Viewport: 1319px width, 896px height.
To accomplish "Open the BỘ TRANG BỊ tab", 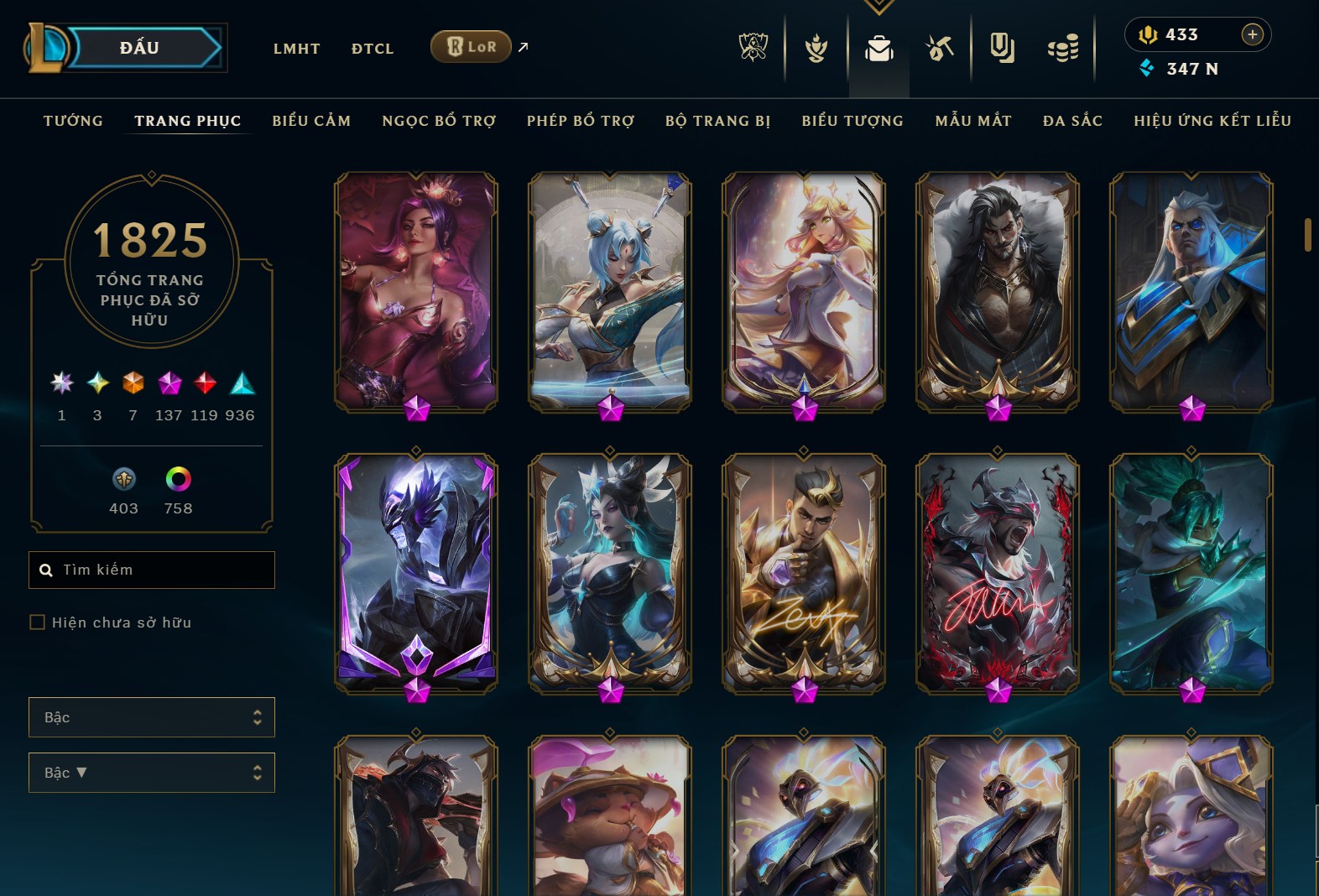I will (x=718, y=121).
